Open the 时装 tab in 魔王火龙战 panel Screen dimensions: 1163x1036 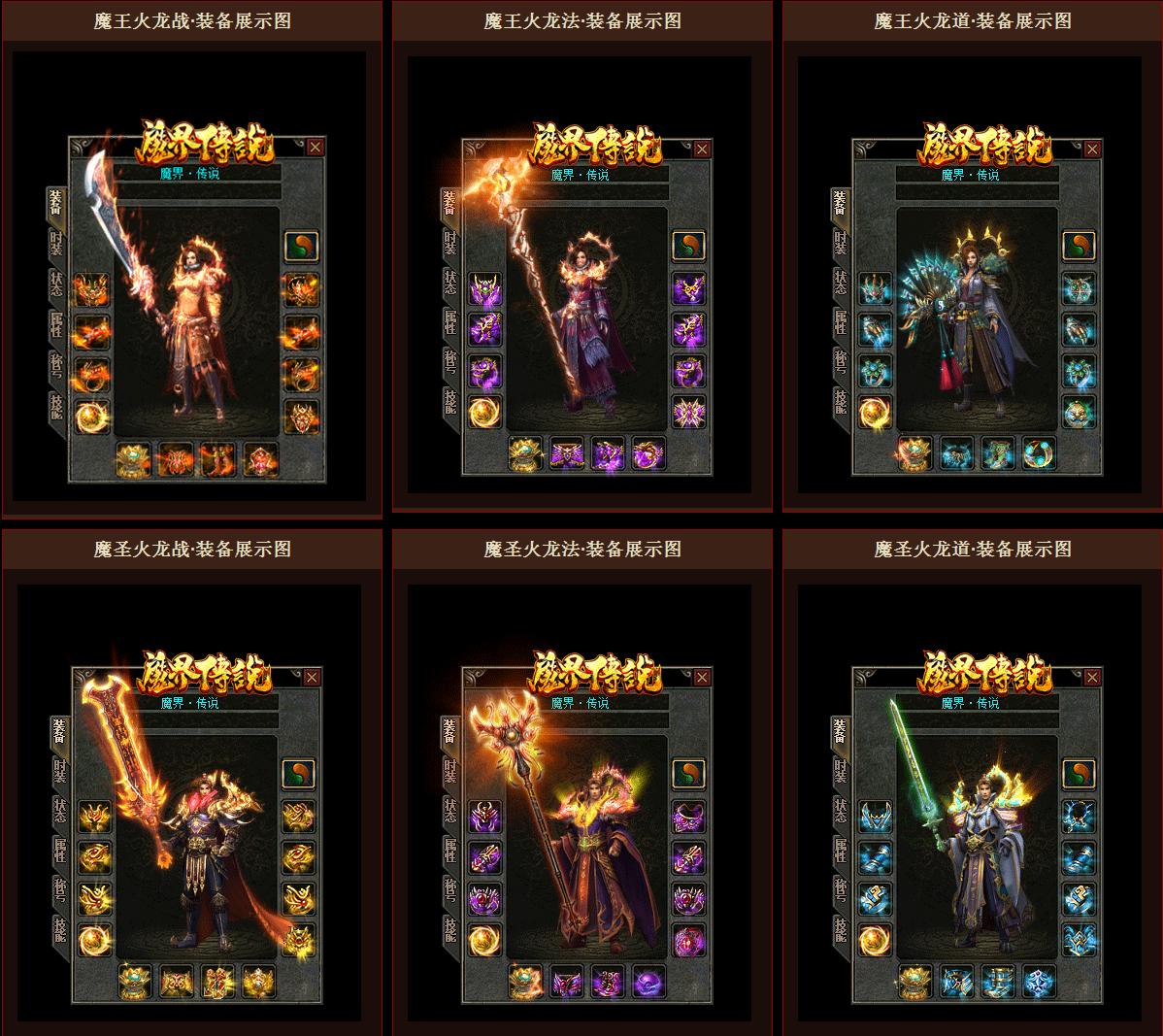pos(56,243)
